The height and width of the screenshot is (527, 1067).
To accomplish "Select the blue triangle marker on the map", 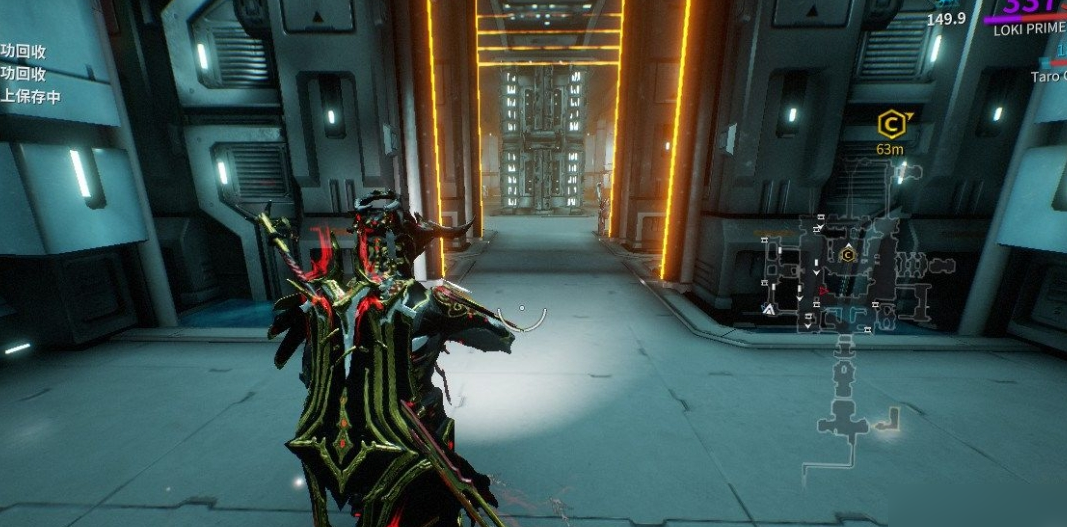I will [768, 311].
